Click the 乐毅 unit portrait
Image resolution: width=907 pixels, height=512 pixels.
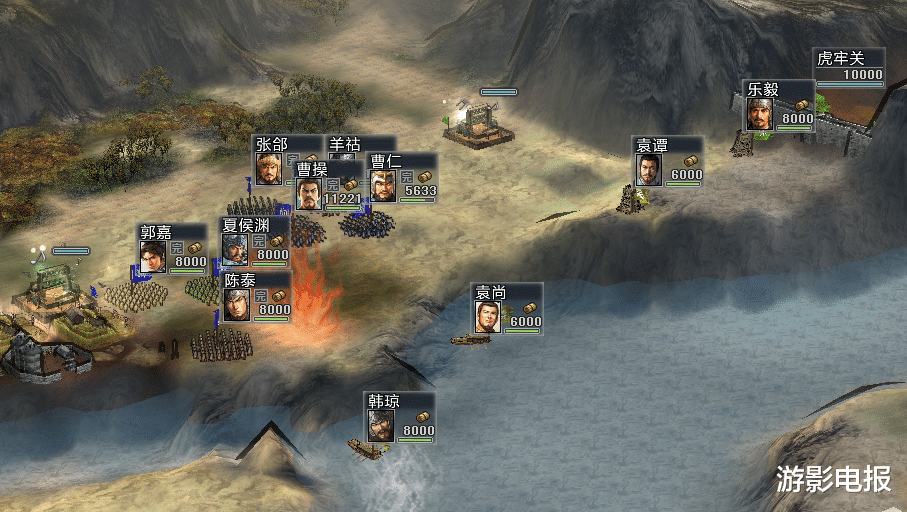(x=760, y=113)
